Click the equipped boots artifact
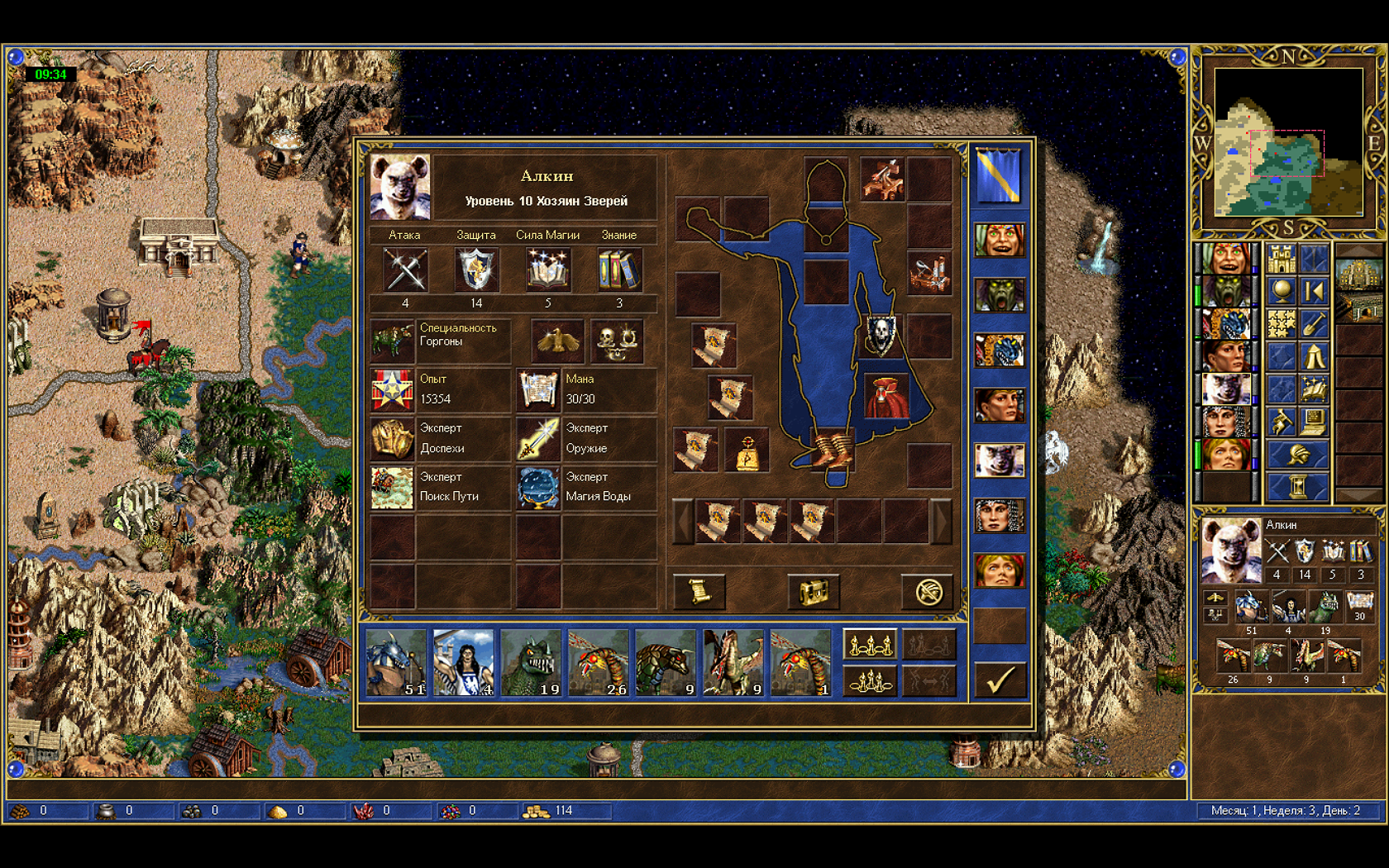The image size is (1389, 868). tap(830, 451)
